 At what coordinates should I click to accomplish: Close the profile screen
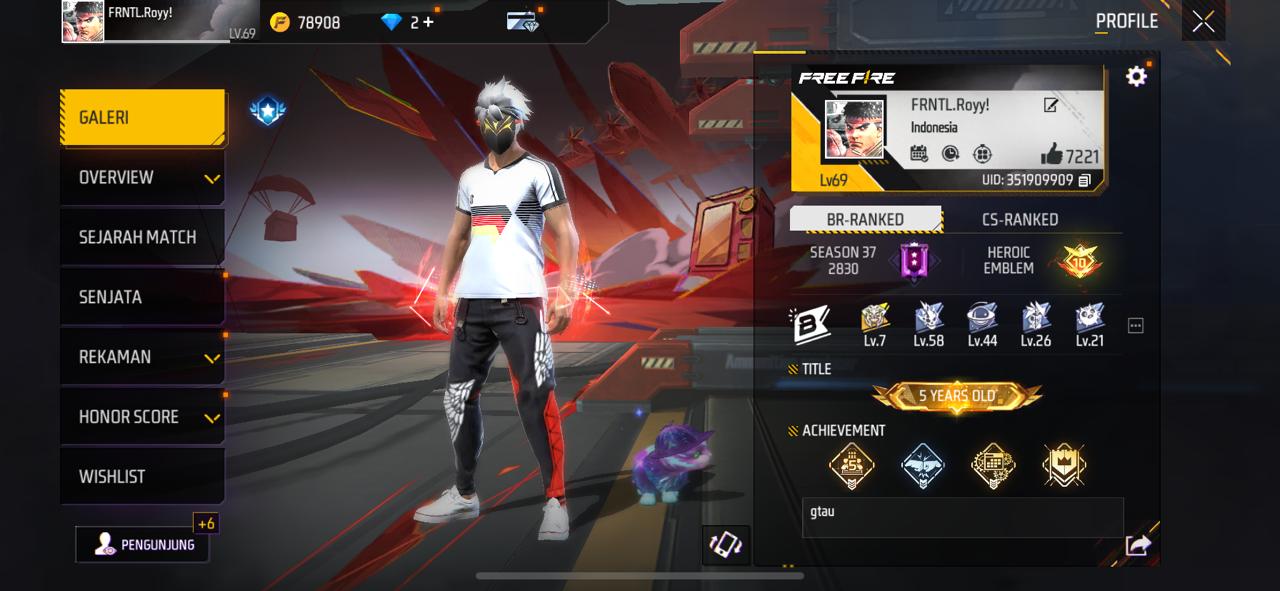(1203, 22)
